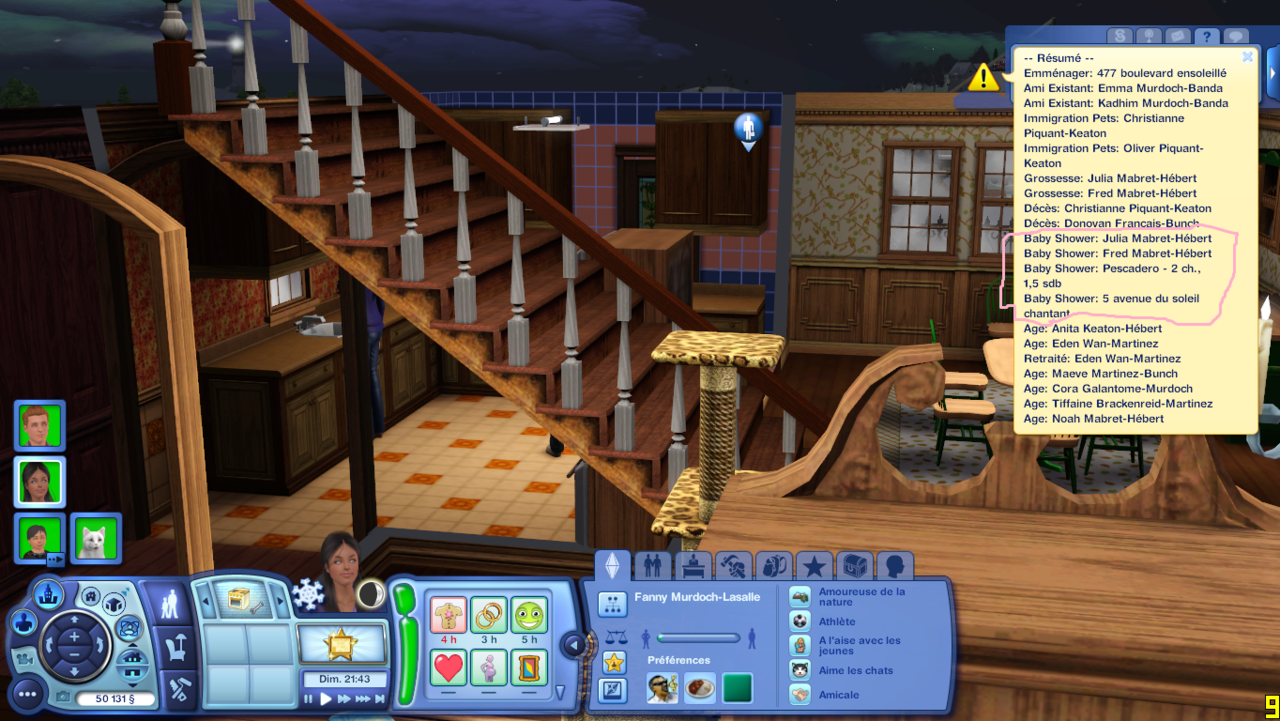Open the three-dots options menu
This screenshot has width=1280, height=721.
click(x=26, y=693)
